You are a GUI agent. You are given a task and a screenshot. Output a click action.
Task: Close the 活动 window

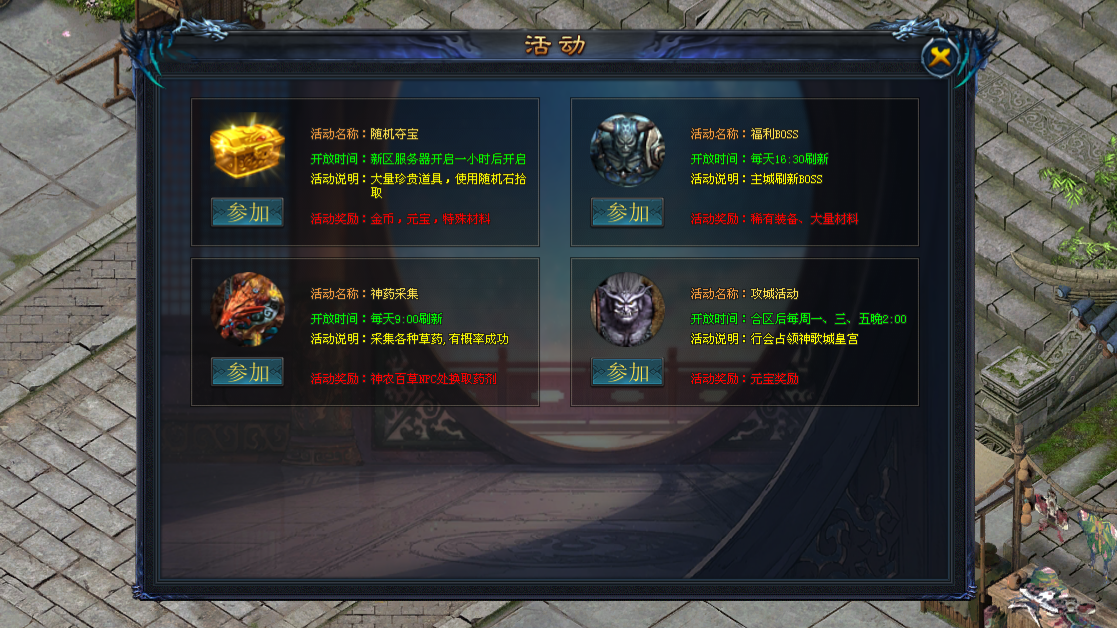(939, 57)
